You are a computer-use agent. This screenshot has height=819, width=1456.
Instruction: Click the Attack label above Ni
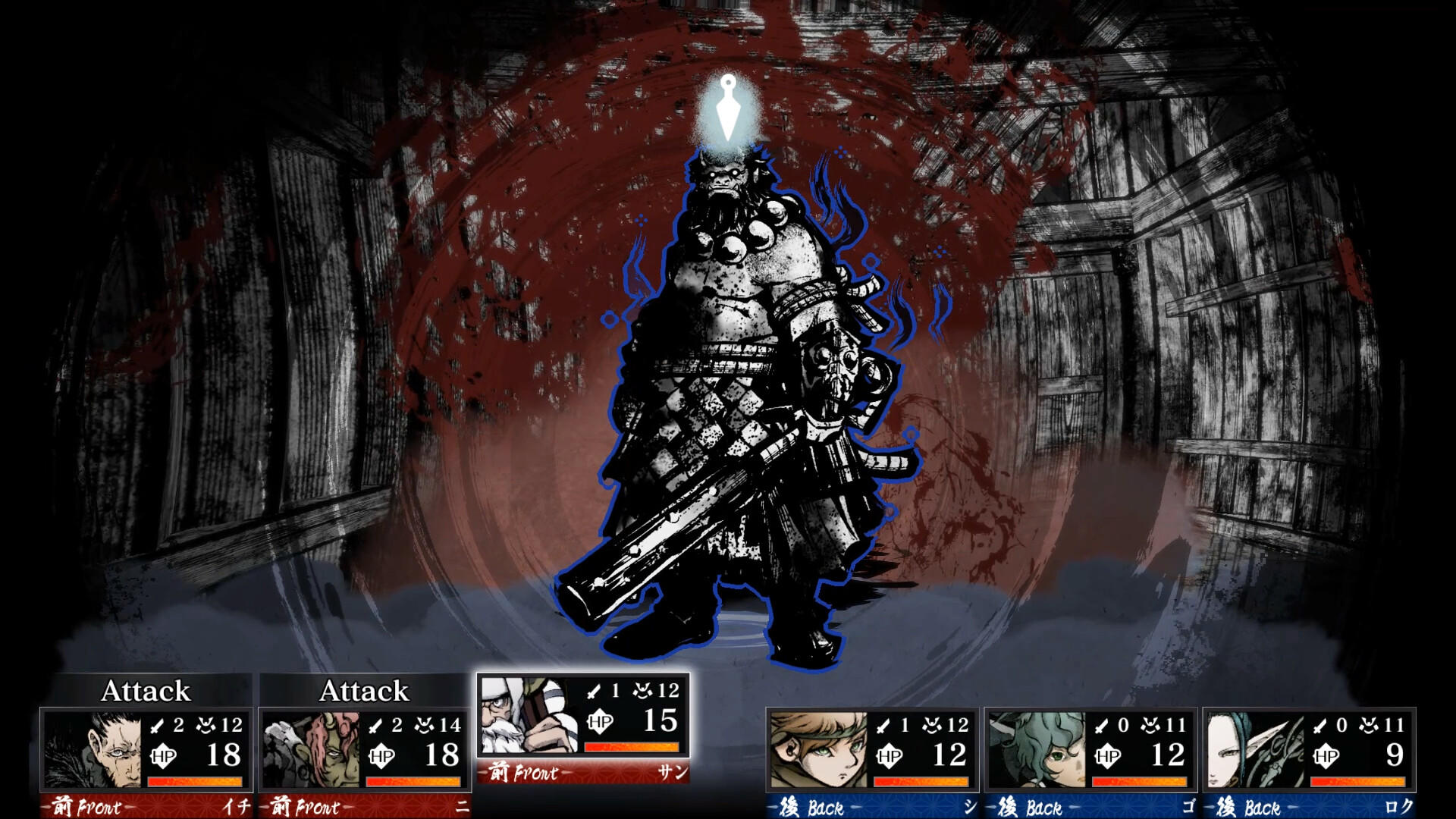pos(364,692)
